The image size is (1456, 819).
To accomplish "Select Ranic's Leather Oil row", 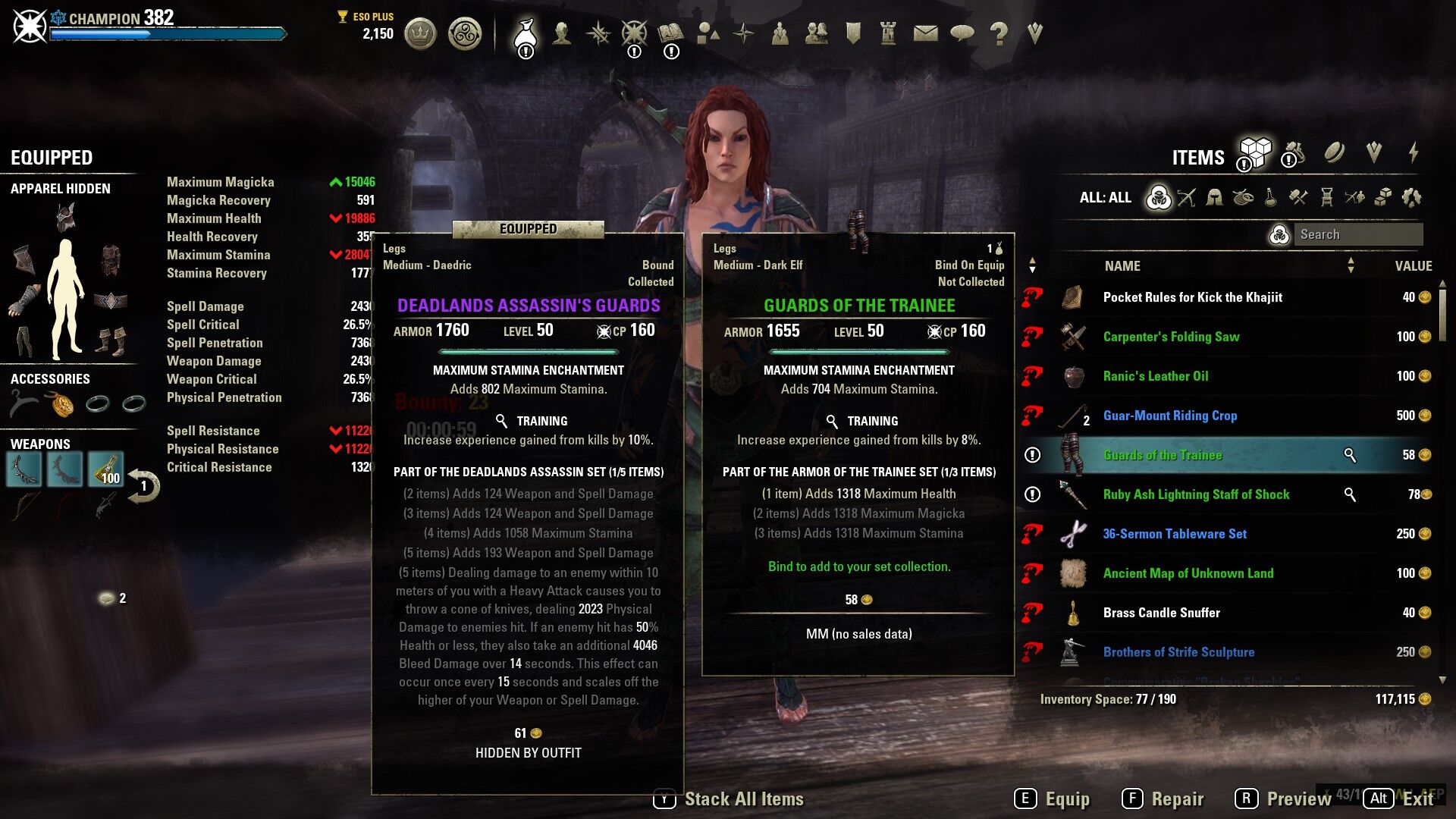I will 1155,376.
